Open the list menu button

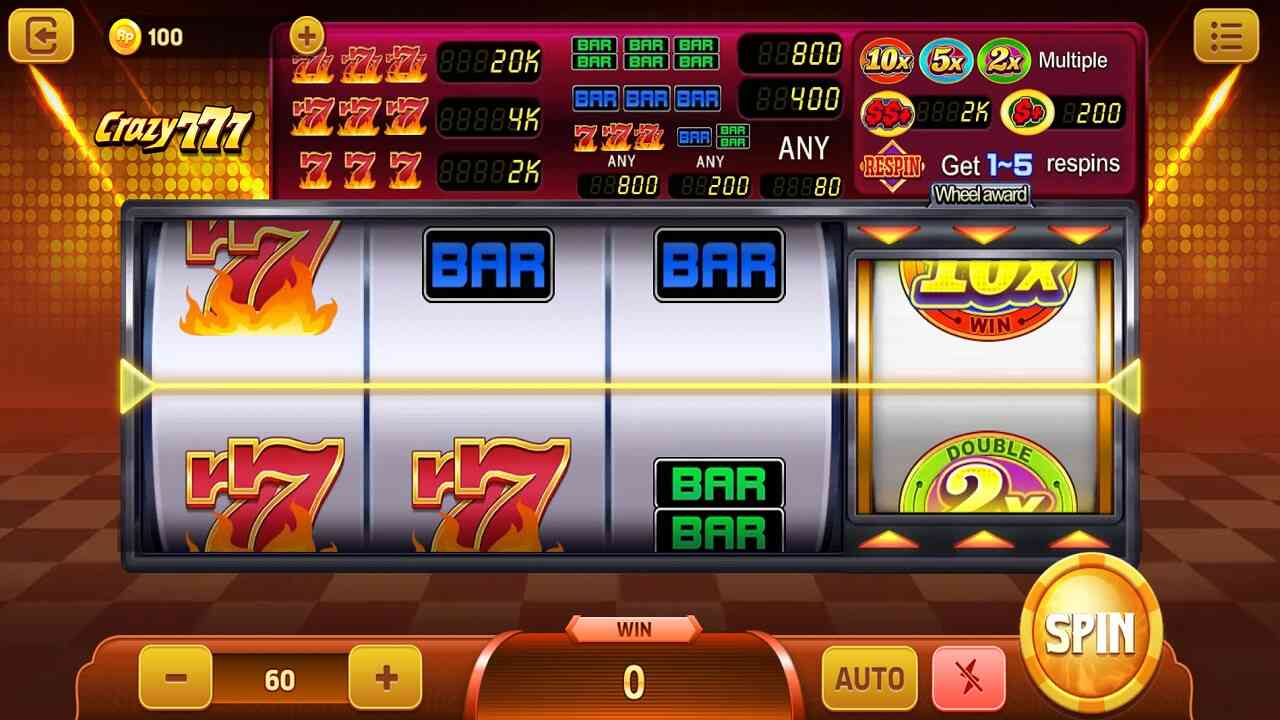[1225, 37]
